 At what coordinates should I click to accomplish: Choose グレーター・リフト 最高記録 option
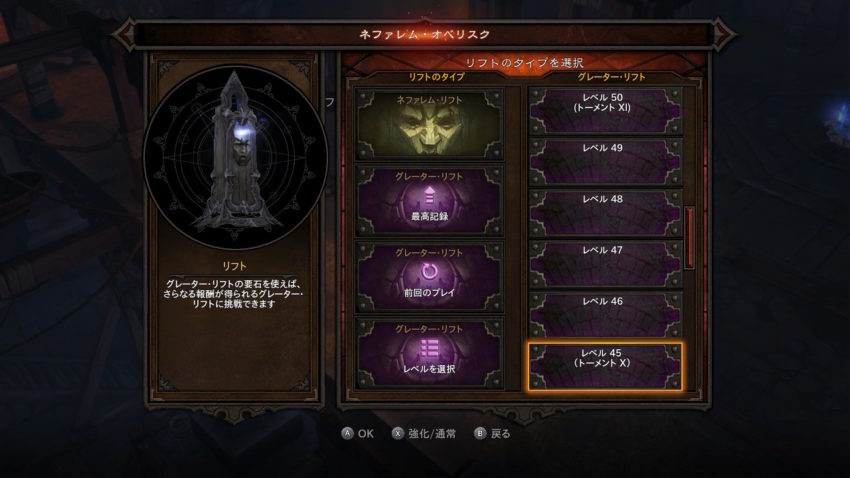pyautogui.click(x=430, y=199)
